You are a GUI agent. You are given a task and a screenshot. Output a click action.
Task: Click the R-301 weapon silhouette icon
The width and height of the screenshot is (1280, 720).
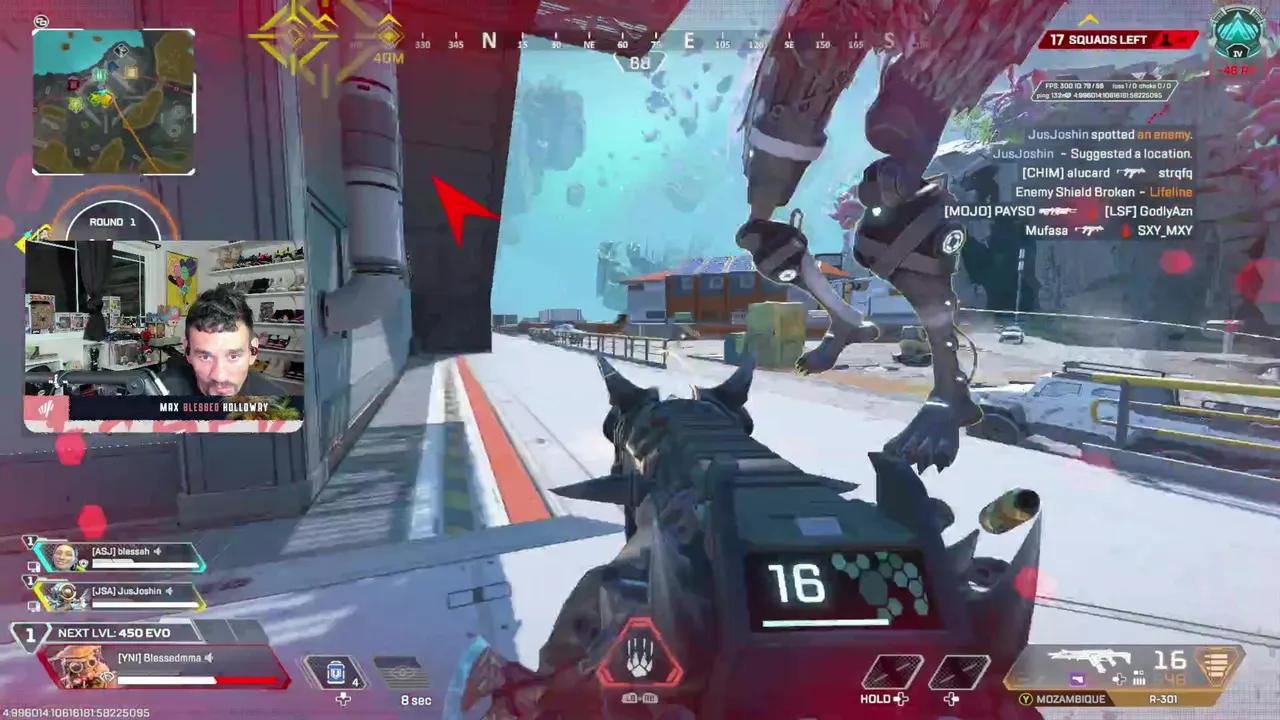[1090, 660]
